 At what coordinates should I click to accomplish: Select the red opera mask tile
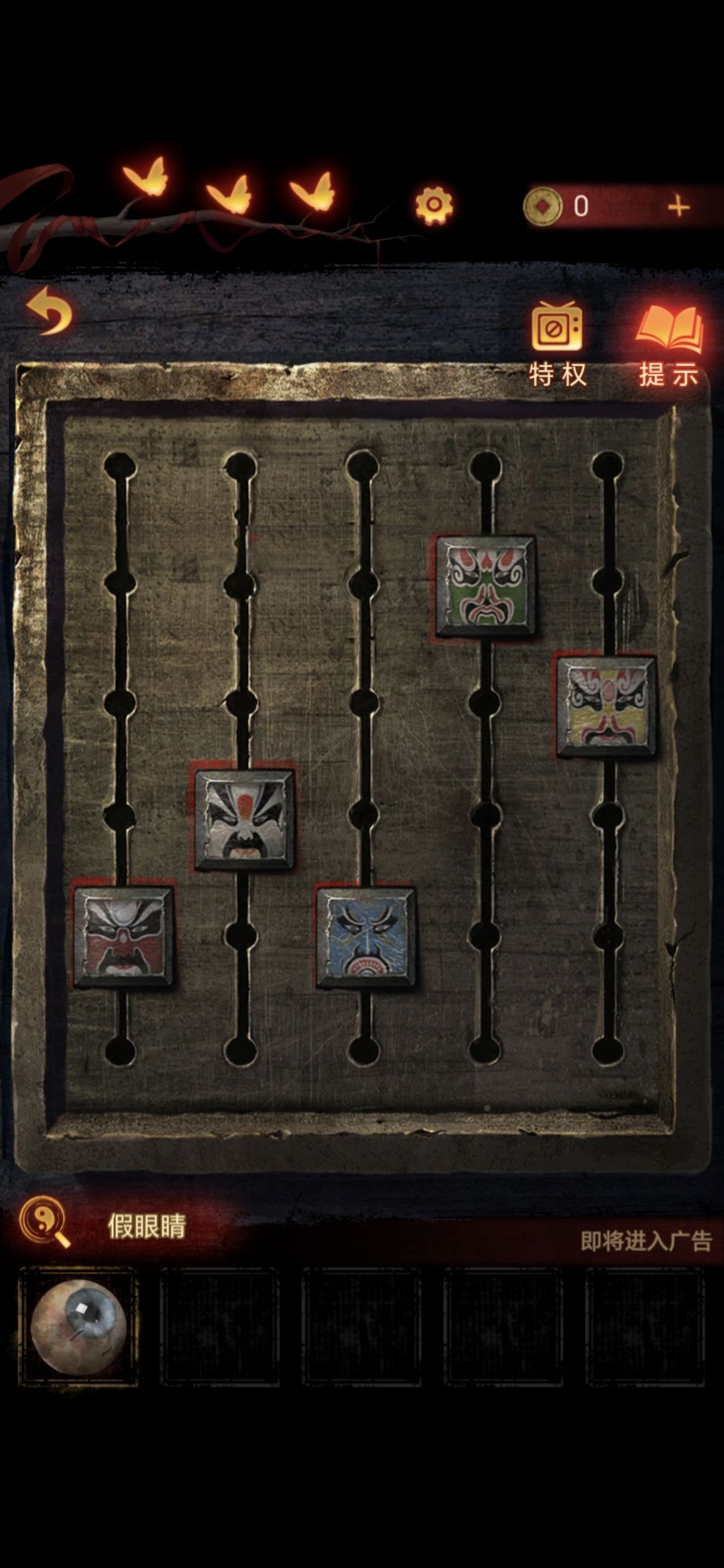pyautogui.click(x=124, y=937)
